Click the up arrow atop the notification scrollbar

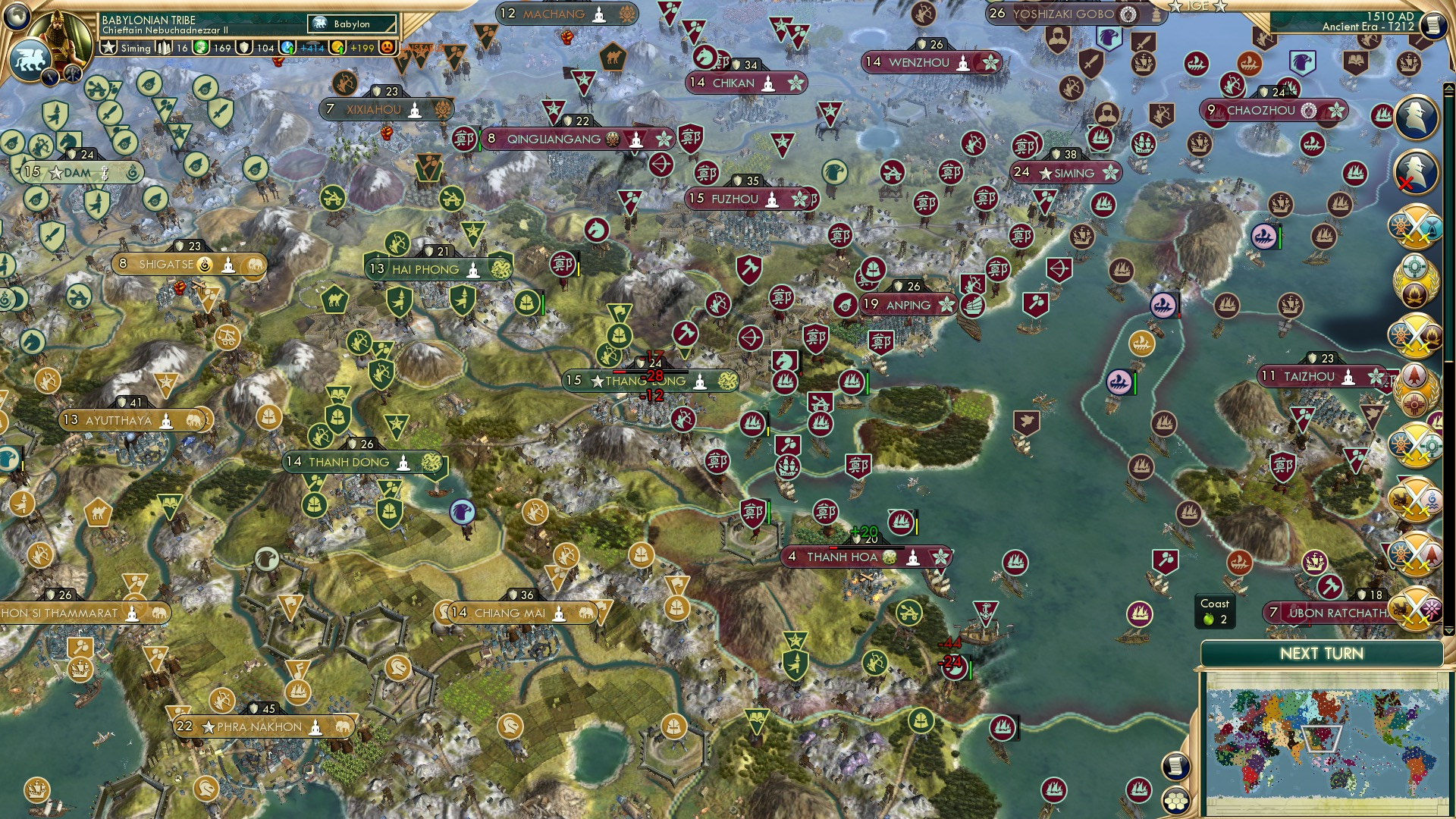[1449, 88]
